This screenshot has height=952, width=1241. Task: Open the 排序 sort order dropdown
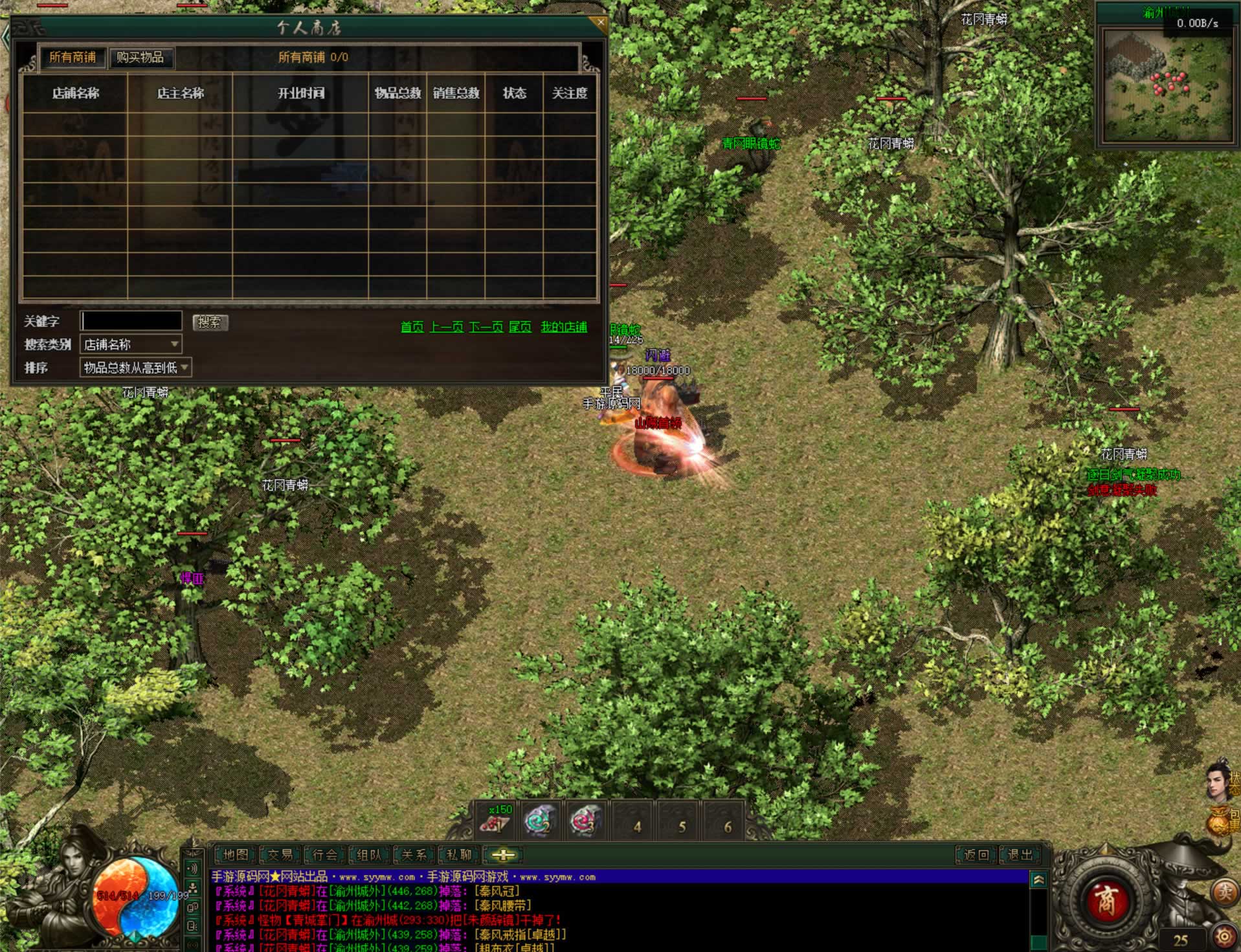point(135,368)
